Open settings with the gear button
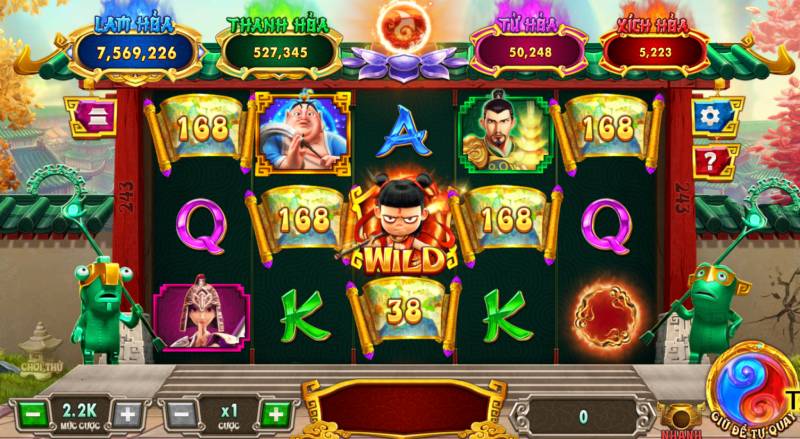This screenshot has height=439, width=800. 710,115
